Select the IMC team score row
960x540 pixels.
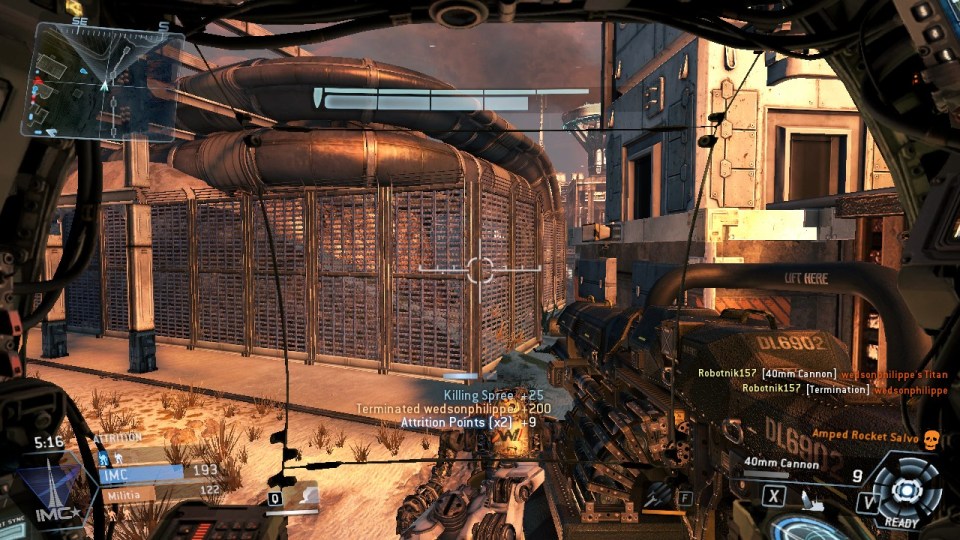point(159,471)
